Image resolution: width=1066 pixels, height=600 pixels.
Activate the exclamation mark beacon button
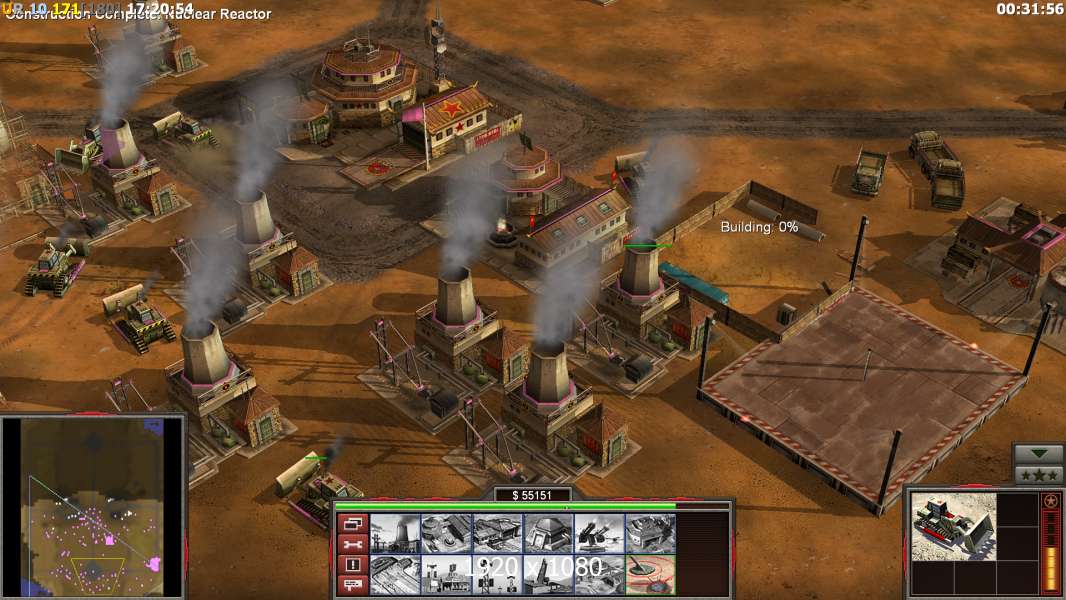coord(352,565)
